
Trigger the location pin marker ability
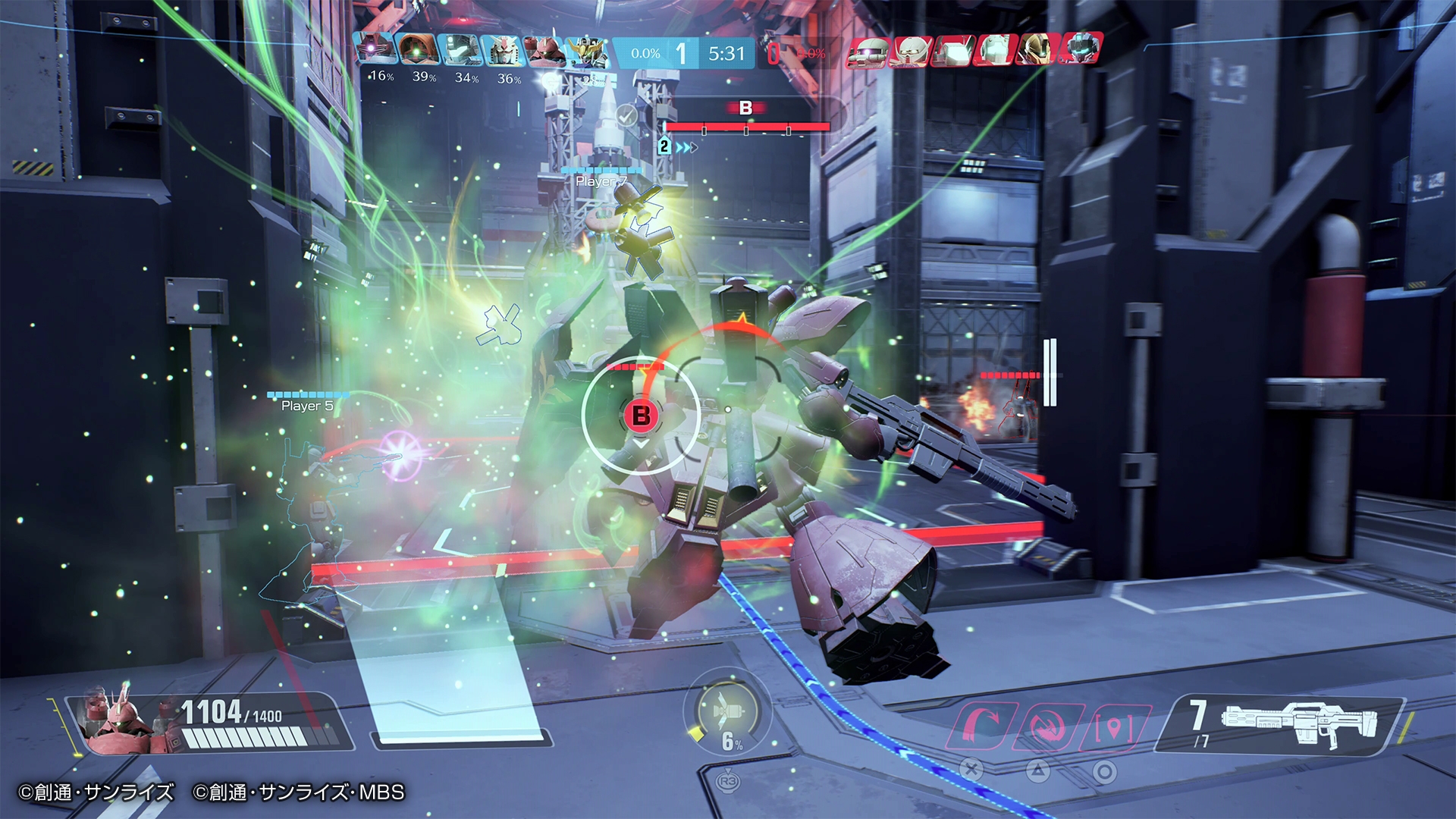click(x=1113, y=726)
